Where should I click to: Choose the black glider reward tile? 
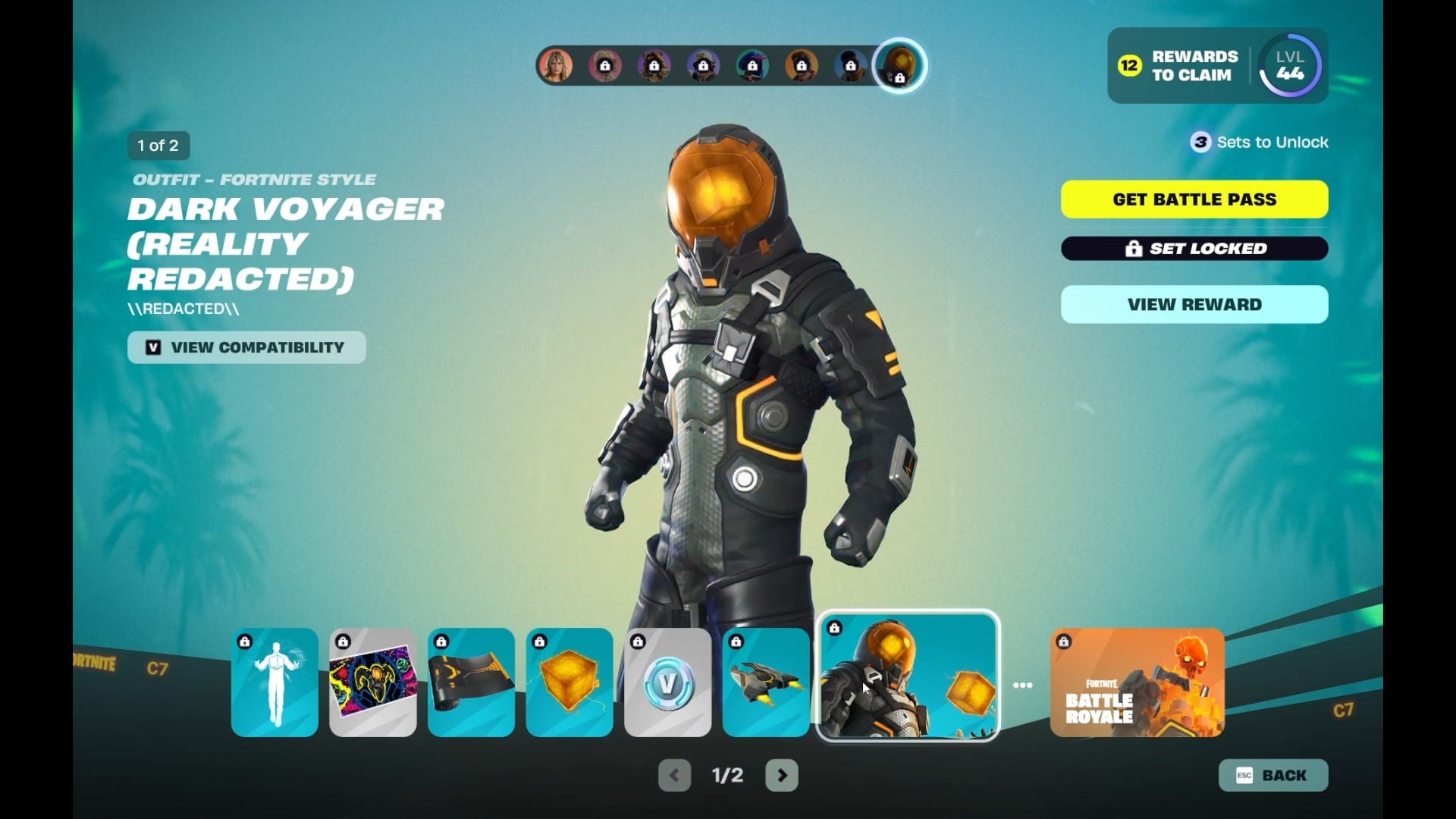tap(766, 682)
